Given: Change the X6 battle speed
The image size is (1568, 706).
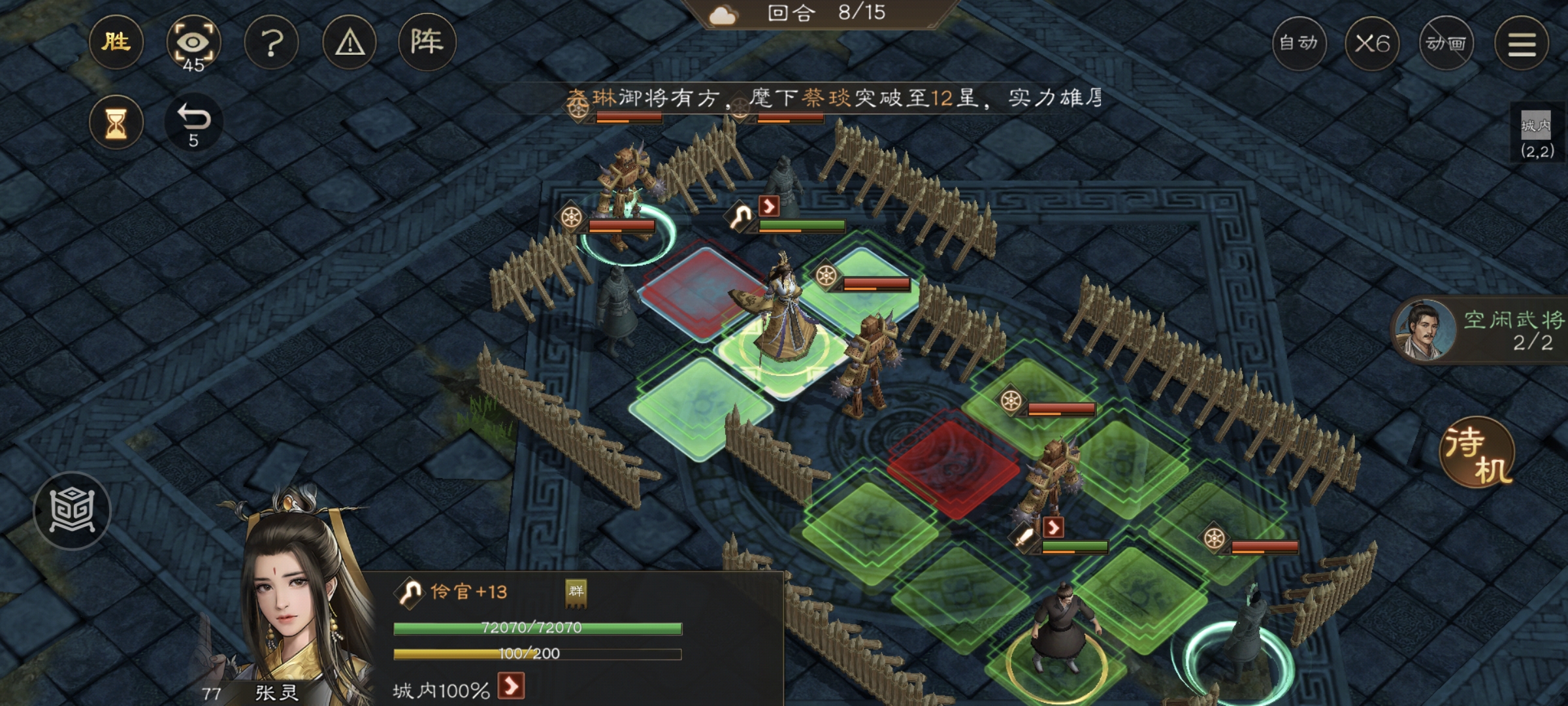Looking at the screenshot, I should (x=1372, y=43).
